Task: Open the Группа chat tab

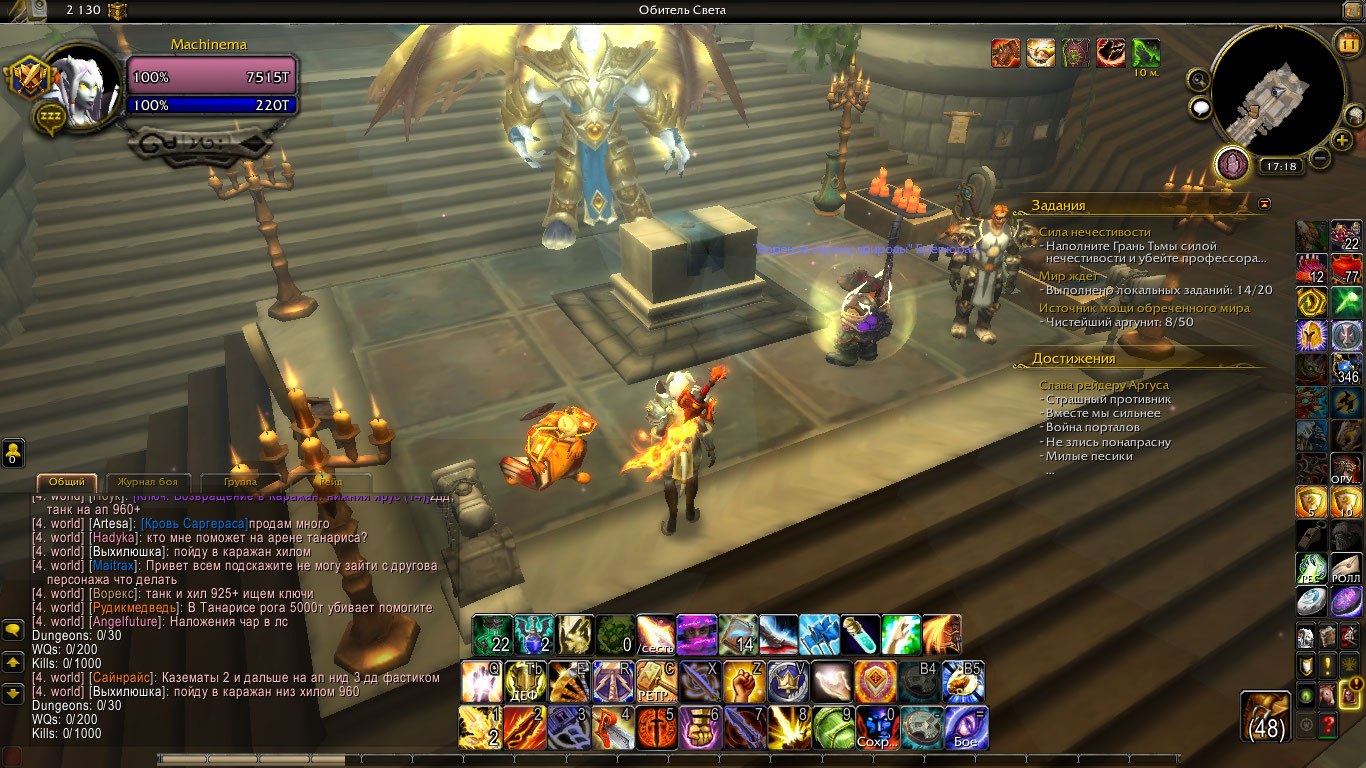Action: pos(240,482)
